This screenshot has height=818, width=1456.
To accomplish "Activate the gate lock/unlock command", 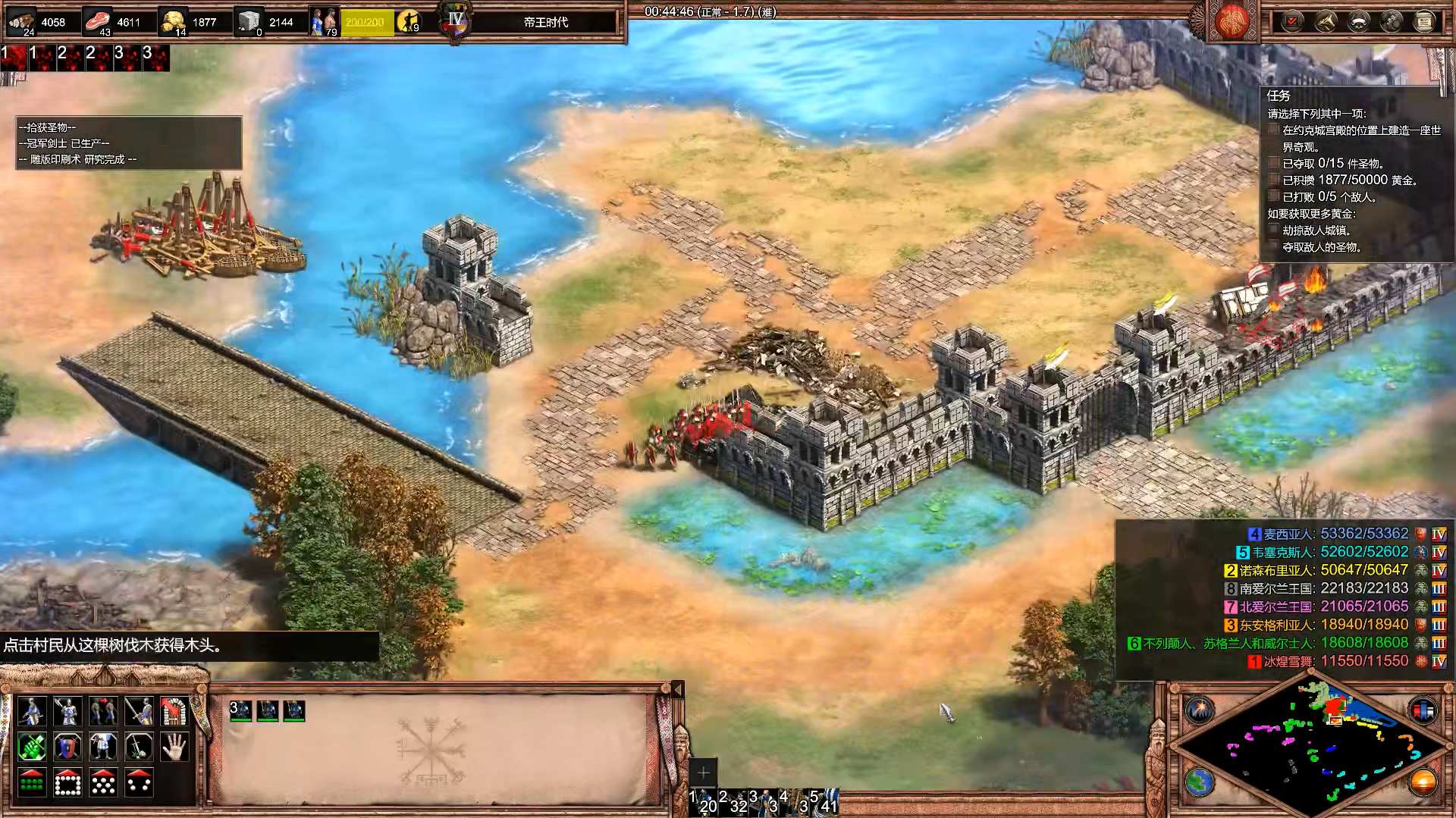I will click(174, 711).
